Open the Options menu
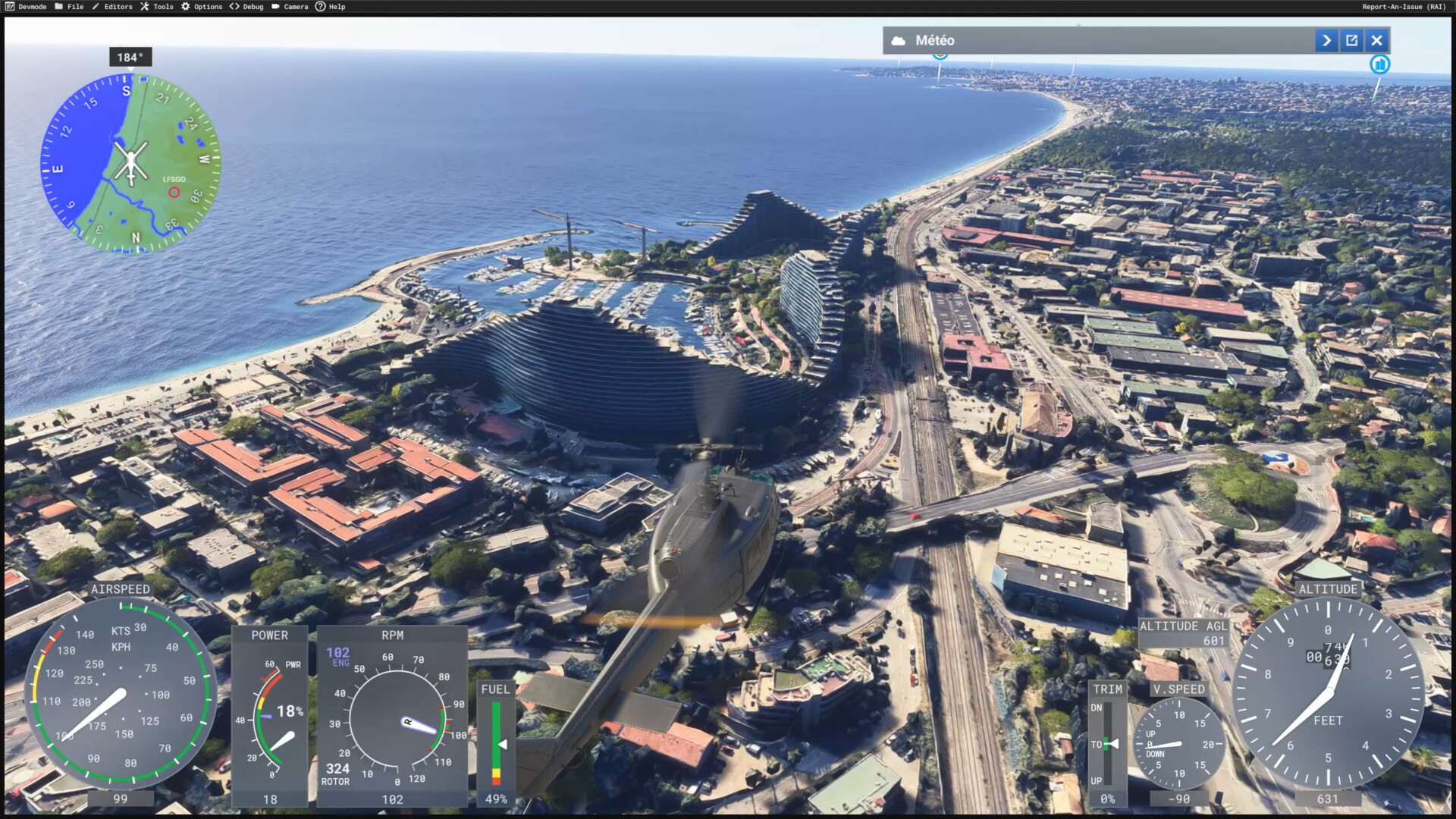 [202, 7]
